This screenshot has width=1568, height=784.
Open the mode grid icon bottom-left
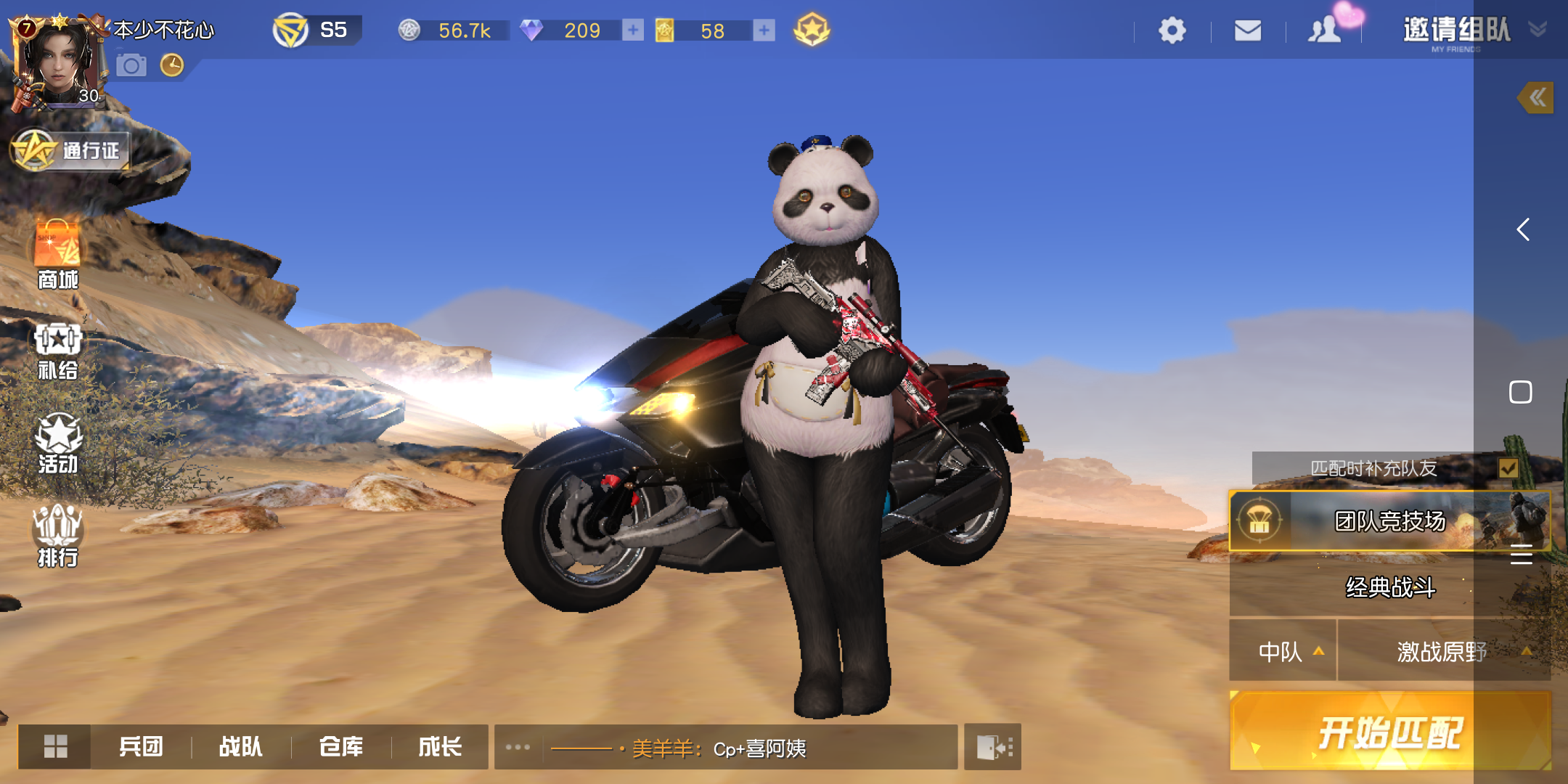pyautogui.click(x=57, y=746)
